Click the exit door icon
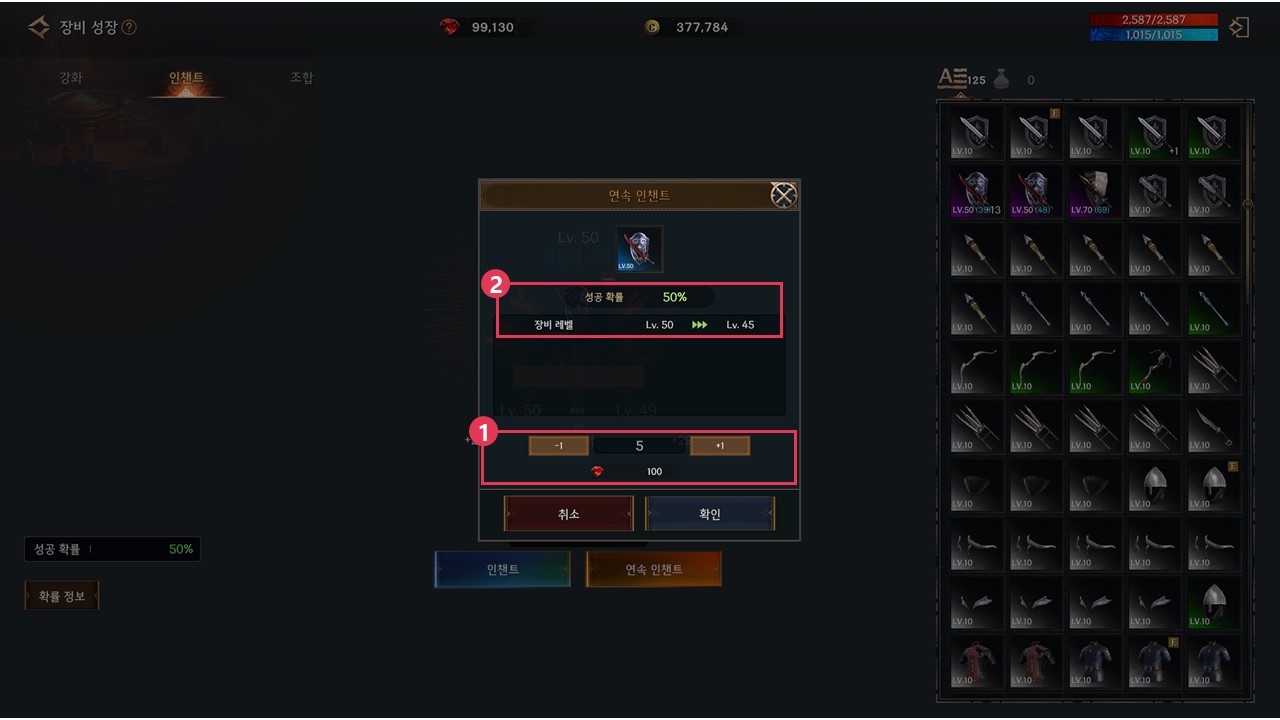Image resolution: width=1280 pixels, height=720 pixels. point(1239,27)
